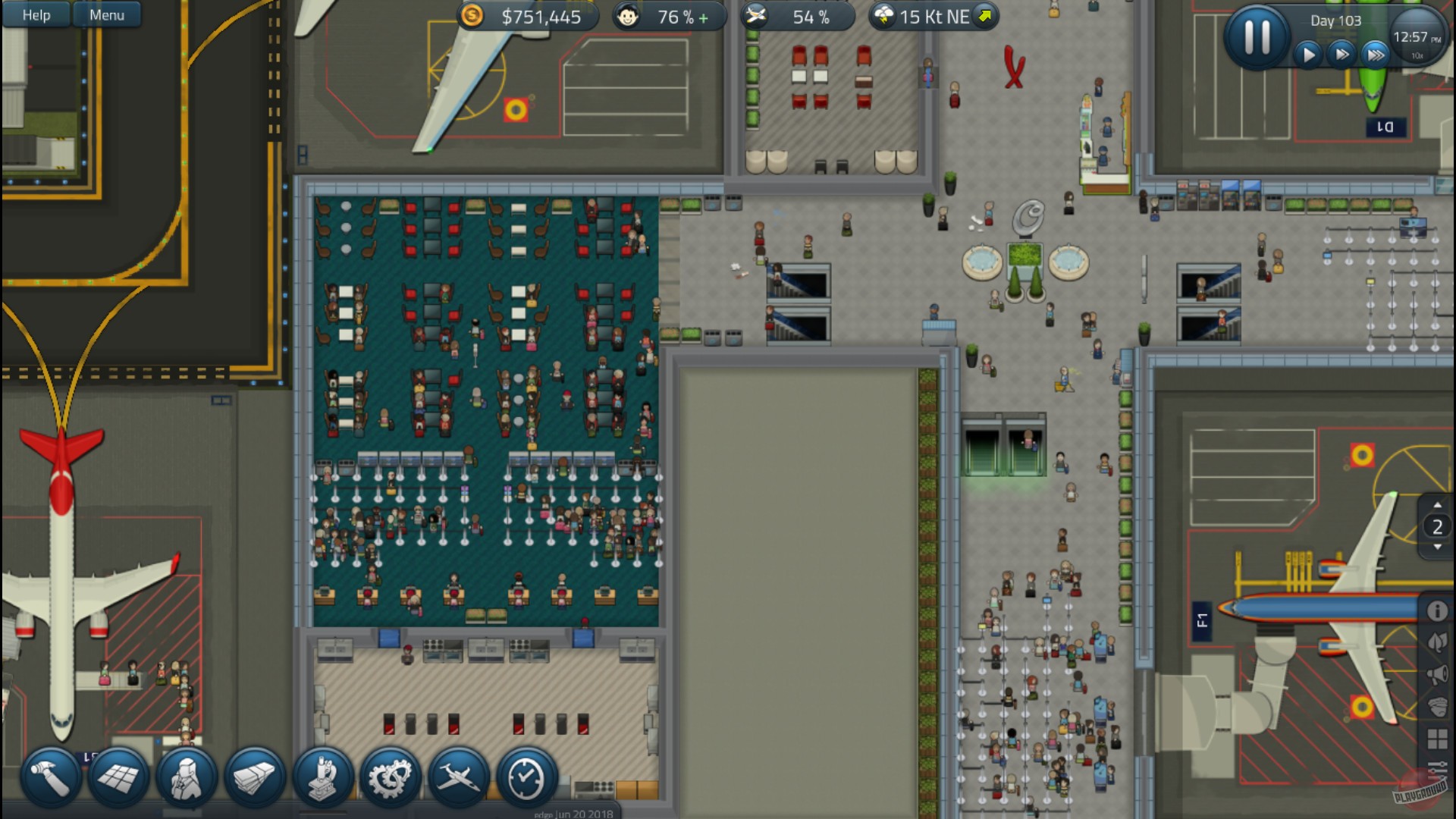Open the flights airplane panel

point(457,777)
